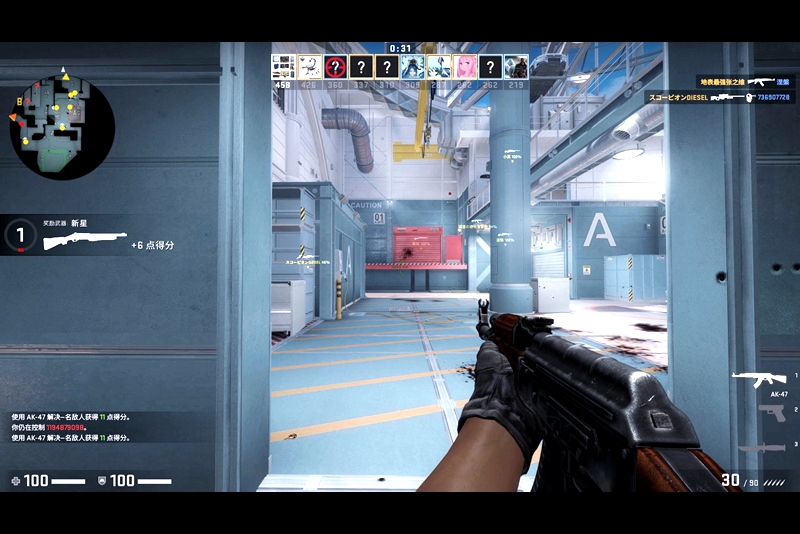Select the player avatar with 219 points
Screen dimensions: 800x534
[516, 67]
